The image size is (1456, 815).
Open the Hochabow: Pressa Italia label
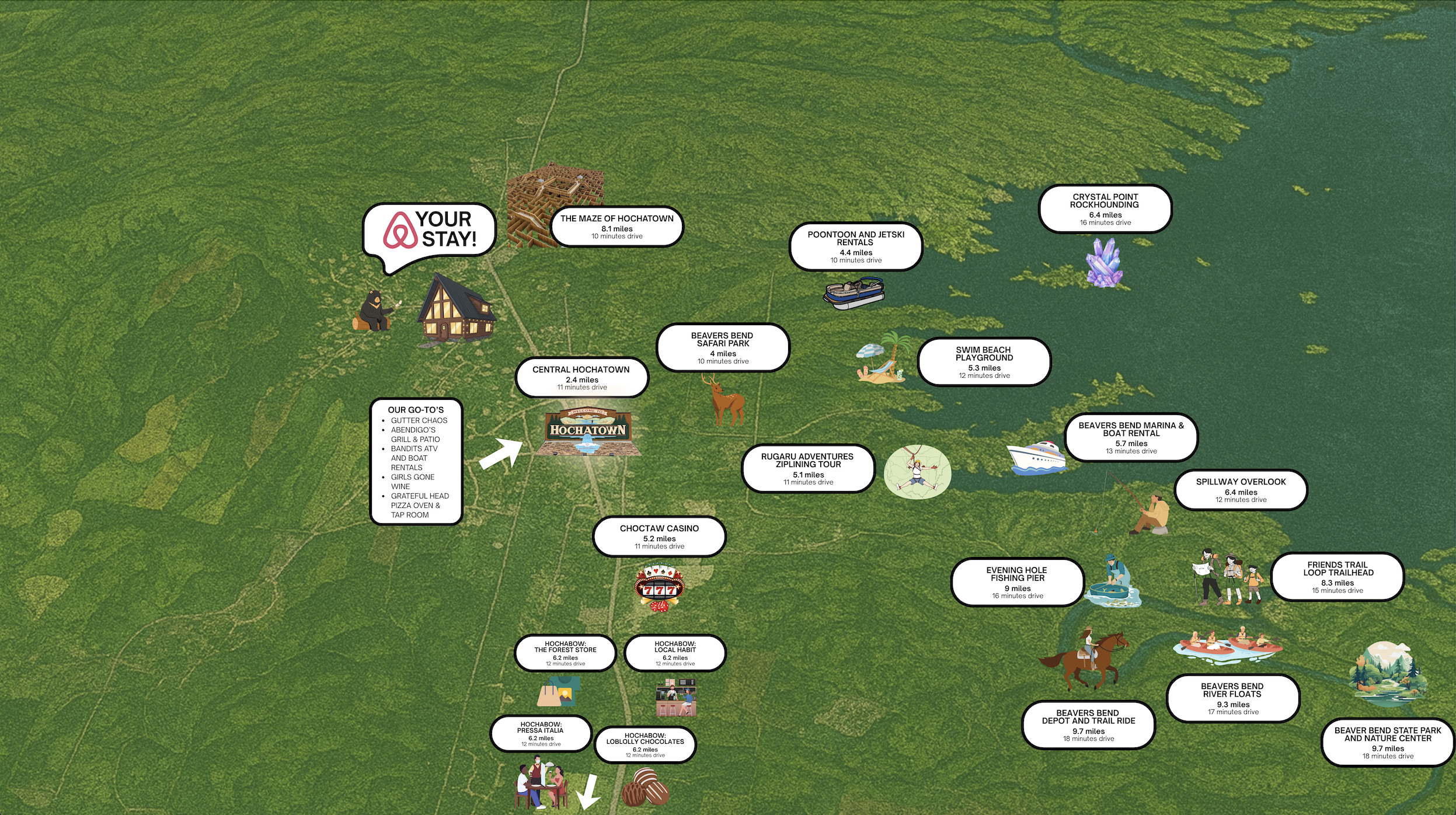click(541, 734)
